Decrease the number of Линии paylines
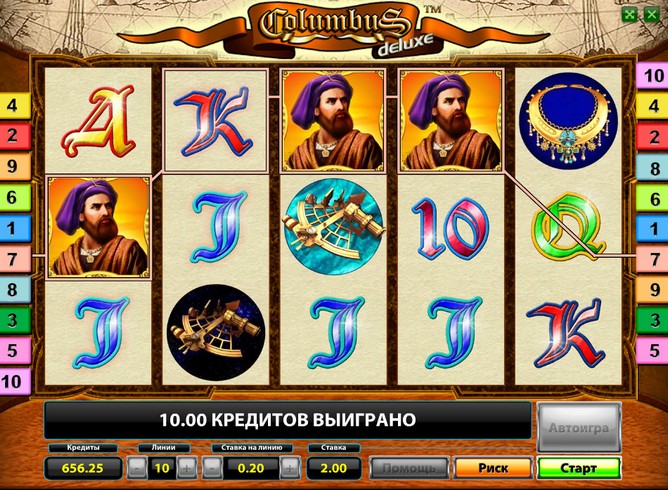 (137, 467)
